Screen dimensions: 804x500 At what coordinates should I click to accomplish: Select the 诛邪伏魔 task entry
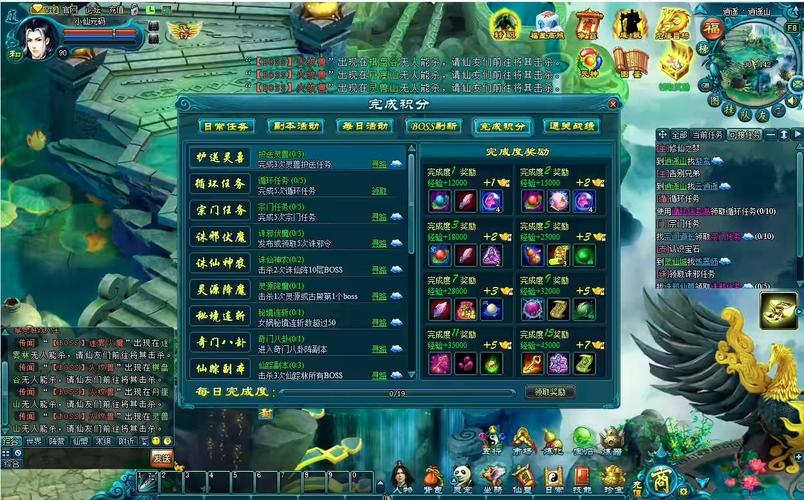(221, 237)
